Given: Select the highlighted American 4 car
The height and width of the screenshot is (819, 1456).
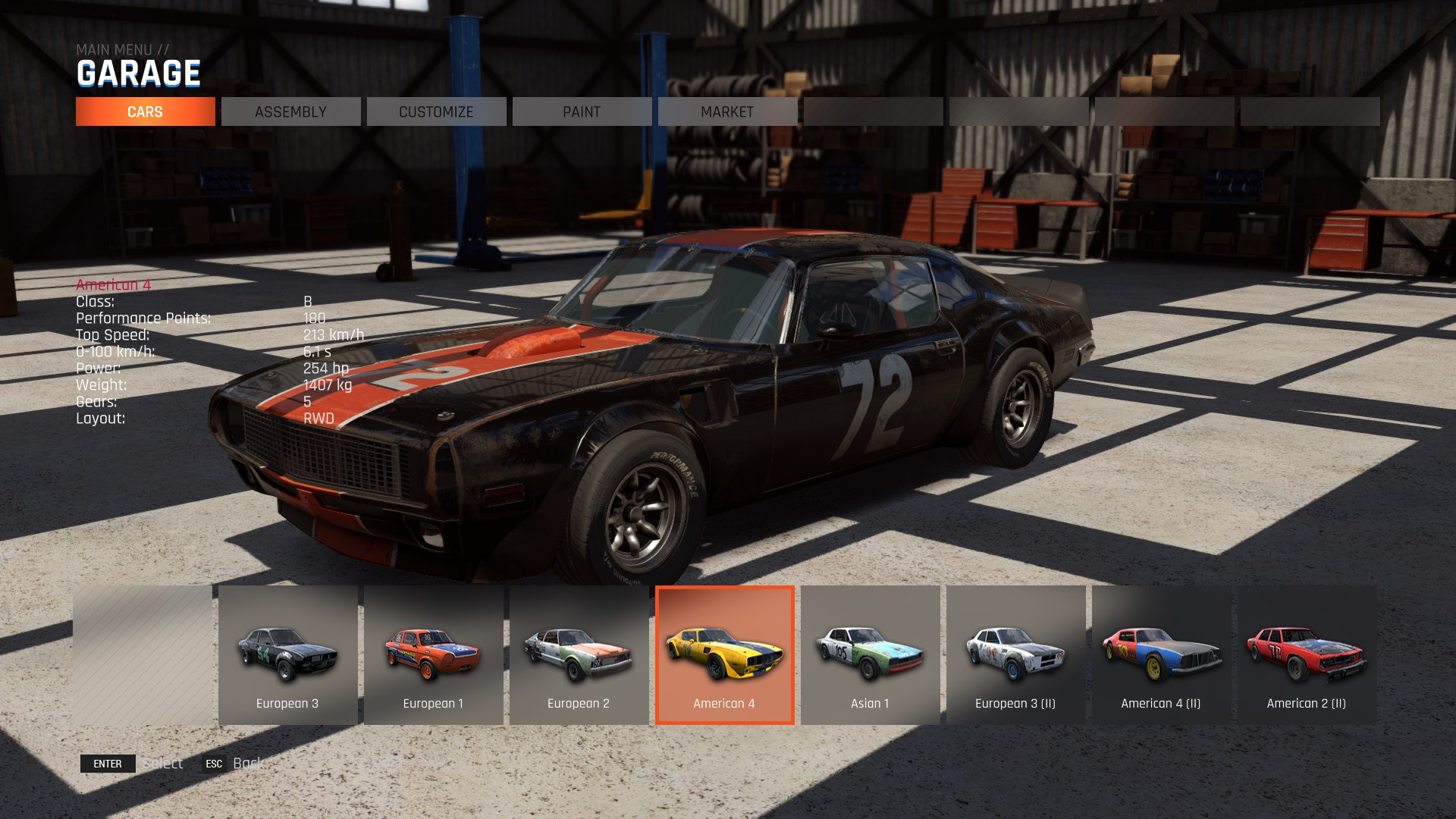Looking at the screenshot, I should click(x=724, y=655).
